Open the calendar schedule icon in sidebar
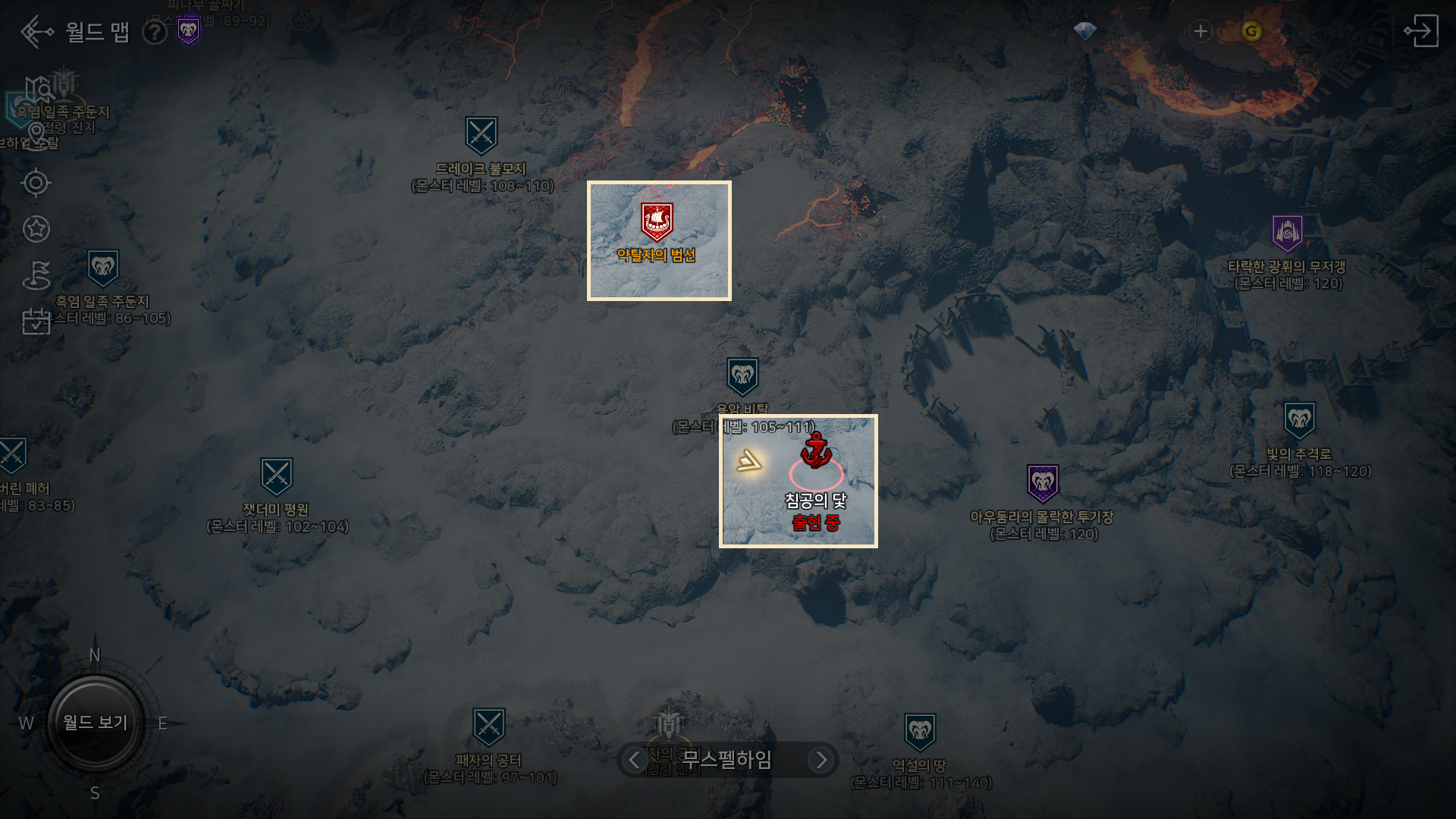 (36, 321)
